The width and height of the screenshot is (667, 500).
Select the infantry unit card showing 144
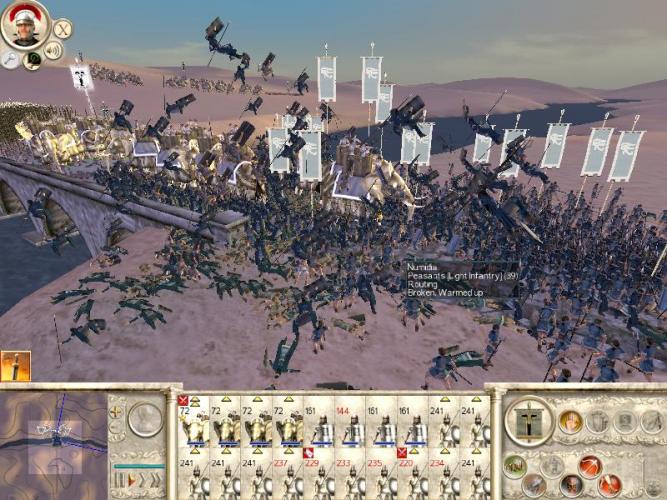pyautogui.click(x=350, y=425)
